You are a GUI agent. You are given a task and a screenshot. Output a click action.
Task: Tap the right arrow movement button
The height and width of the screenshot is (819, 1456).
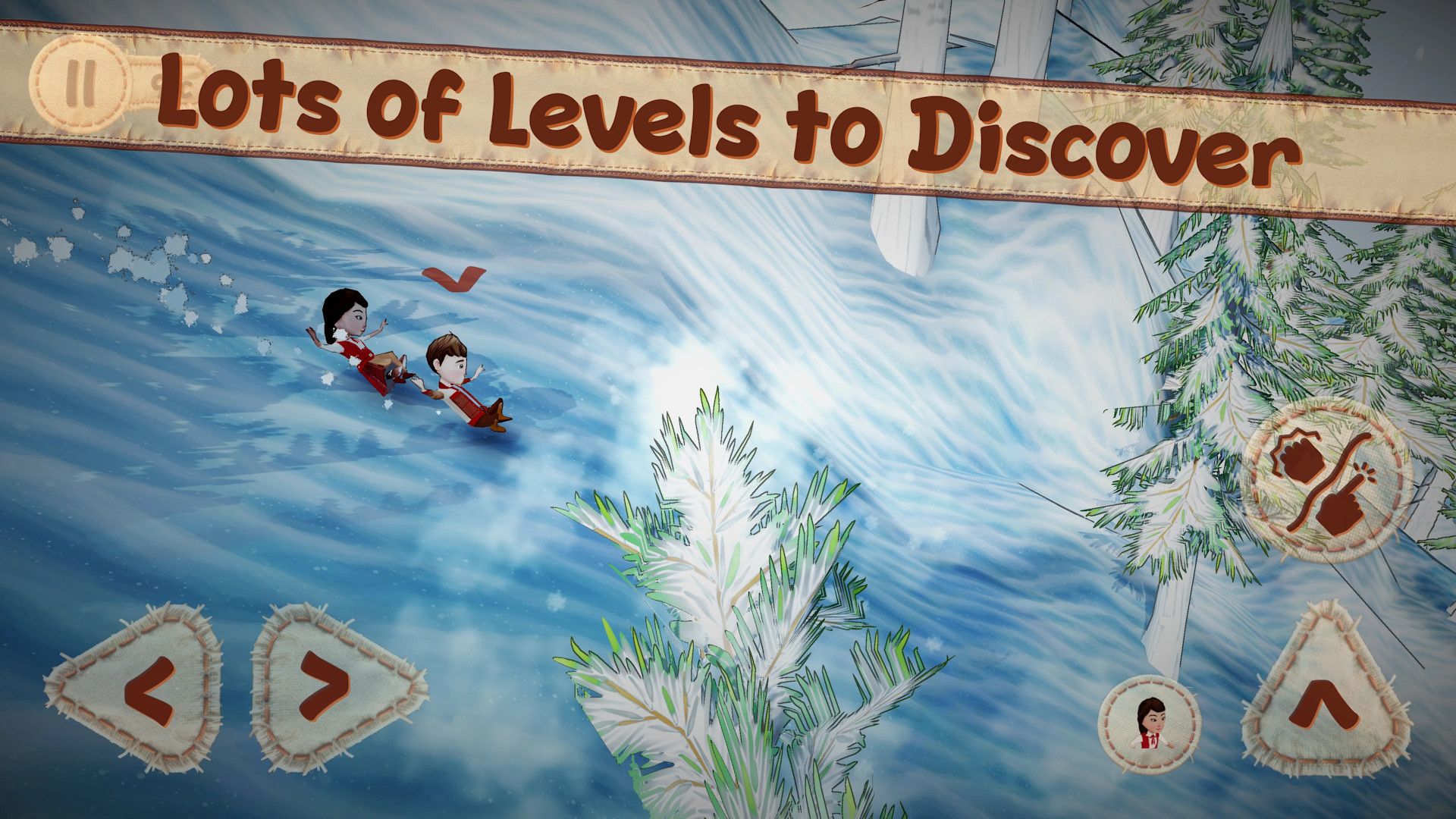tap(326, 687)
